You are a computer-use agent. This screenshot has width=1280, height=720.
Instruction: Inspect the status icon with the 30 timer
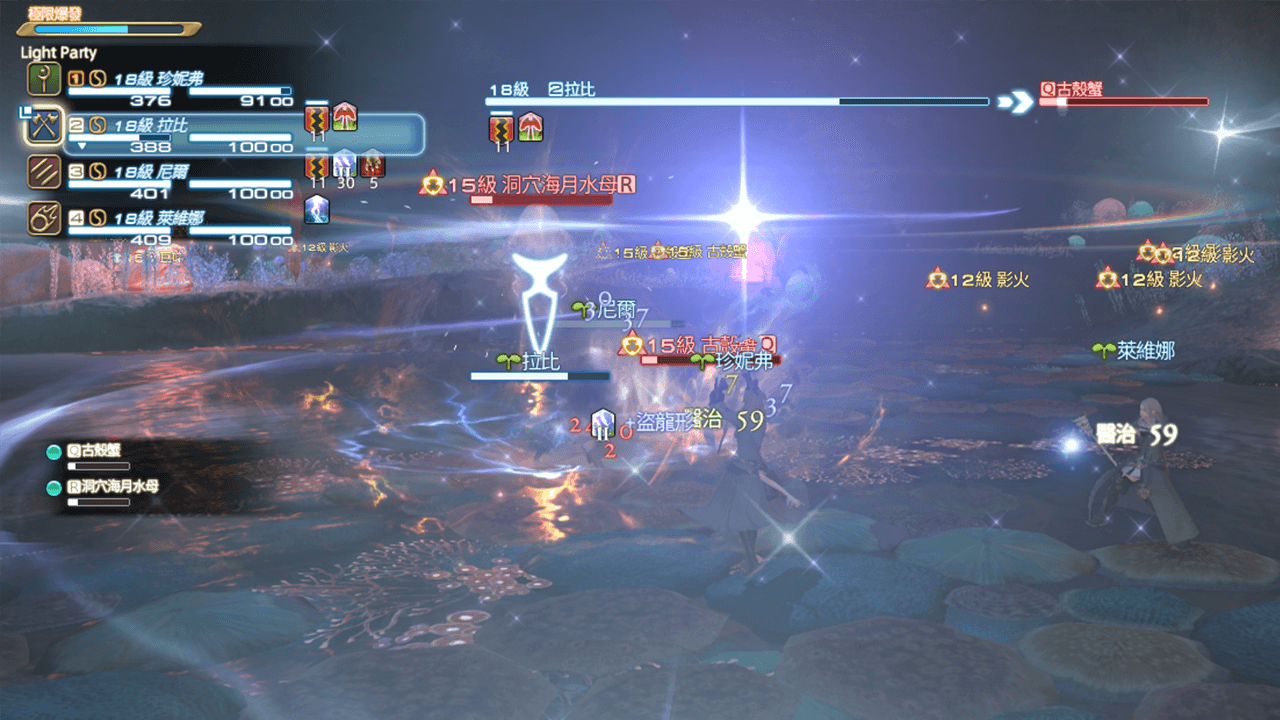345,163
